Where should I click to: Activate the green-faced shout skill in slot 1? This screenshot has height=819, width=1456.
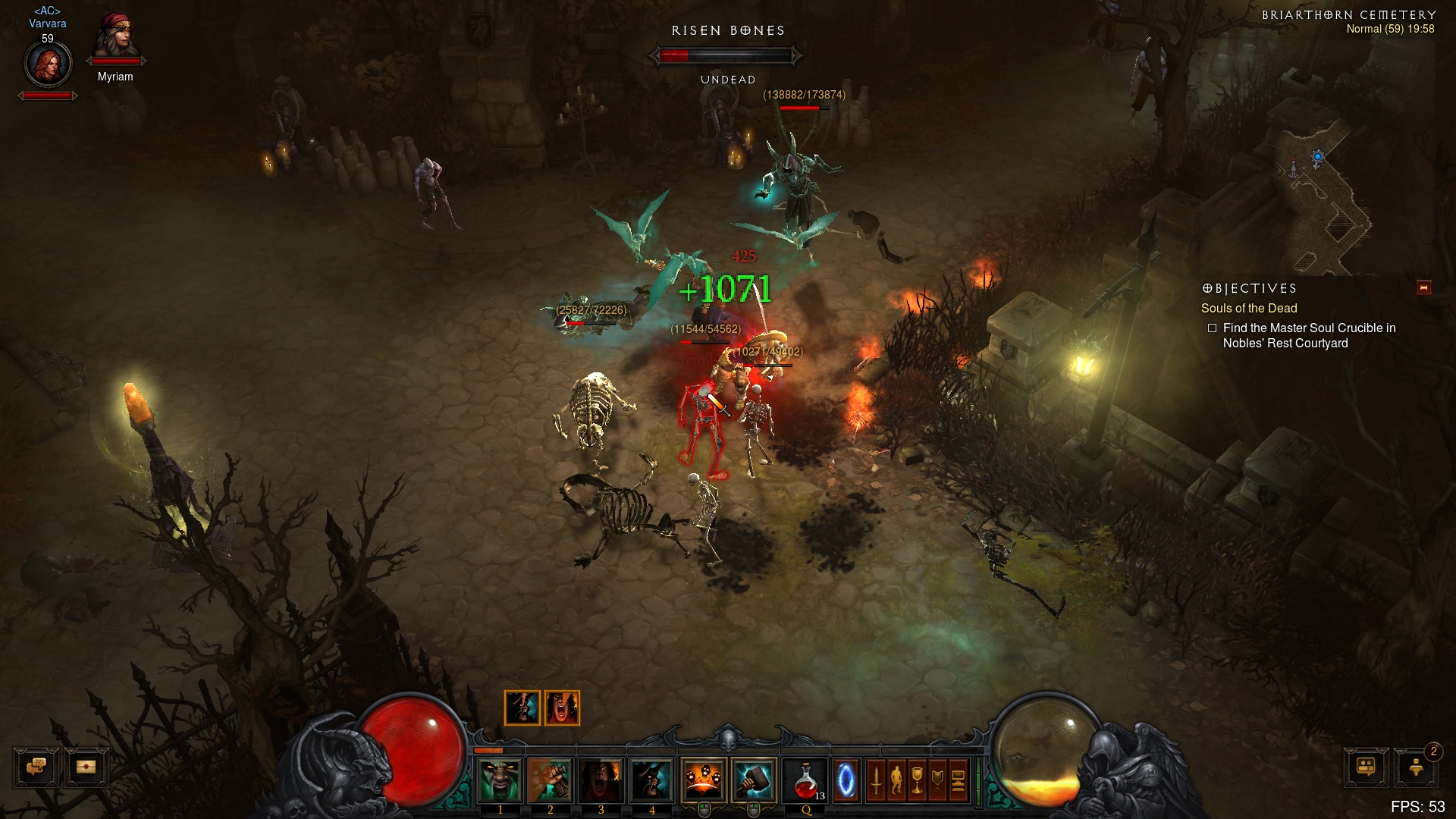[500, 780]
